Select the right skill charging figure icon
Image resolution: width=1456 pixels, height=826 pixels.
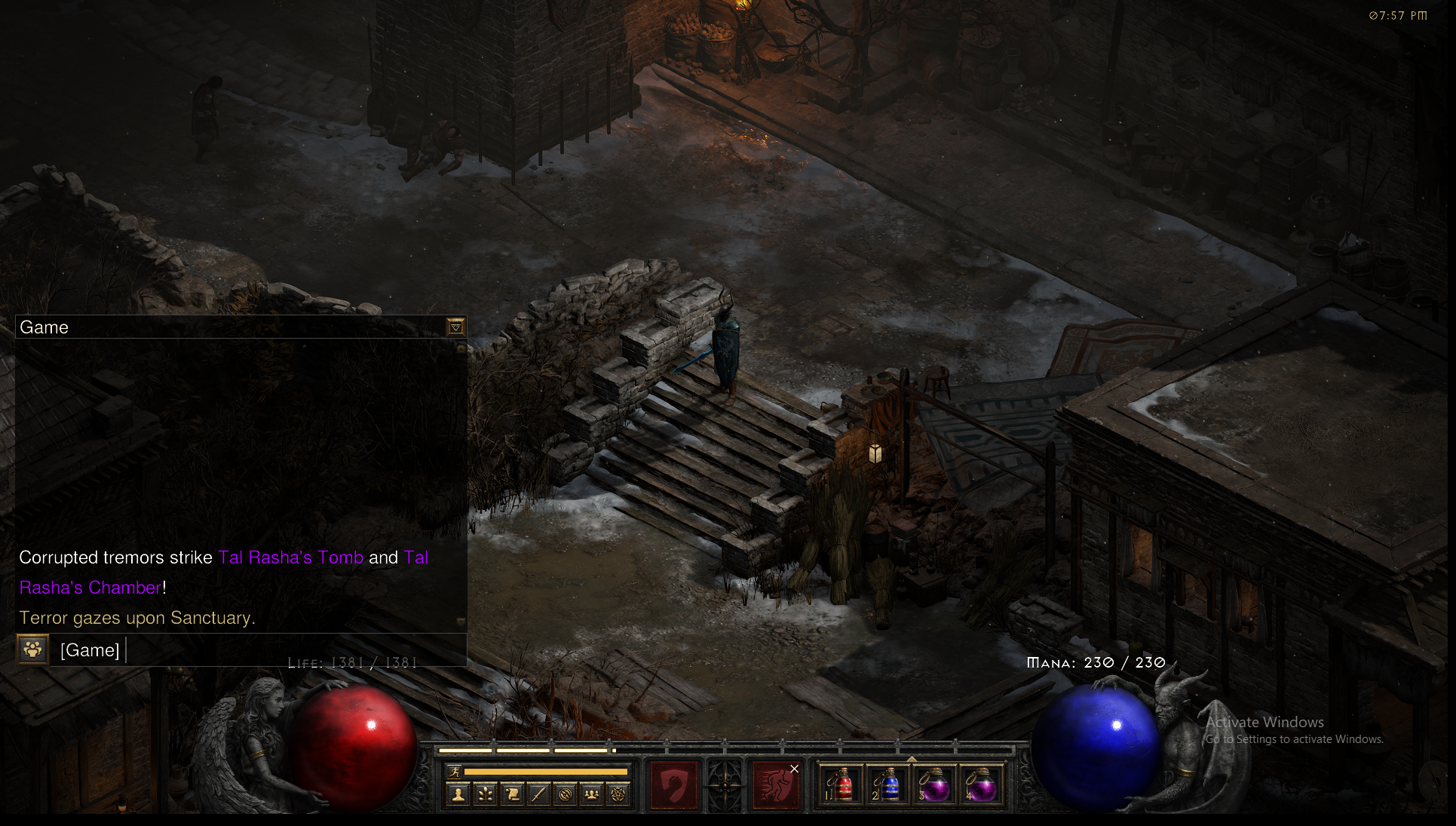(x=775, y=785)
